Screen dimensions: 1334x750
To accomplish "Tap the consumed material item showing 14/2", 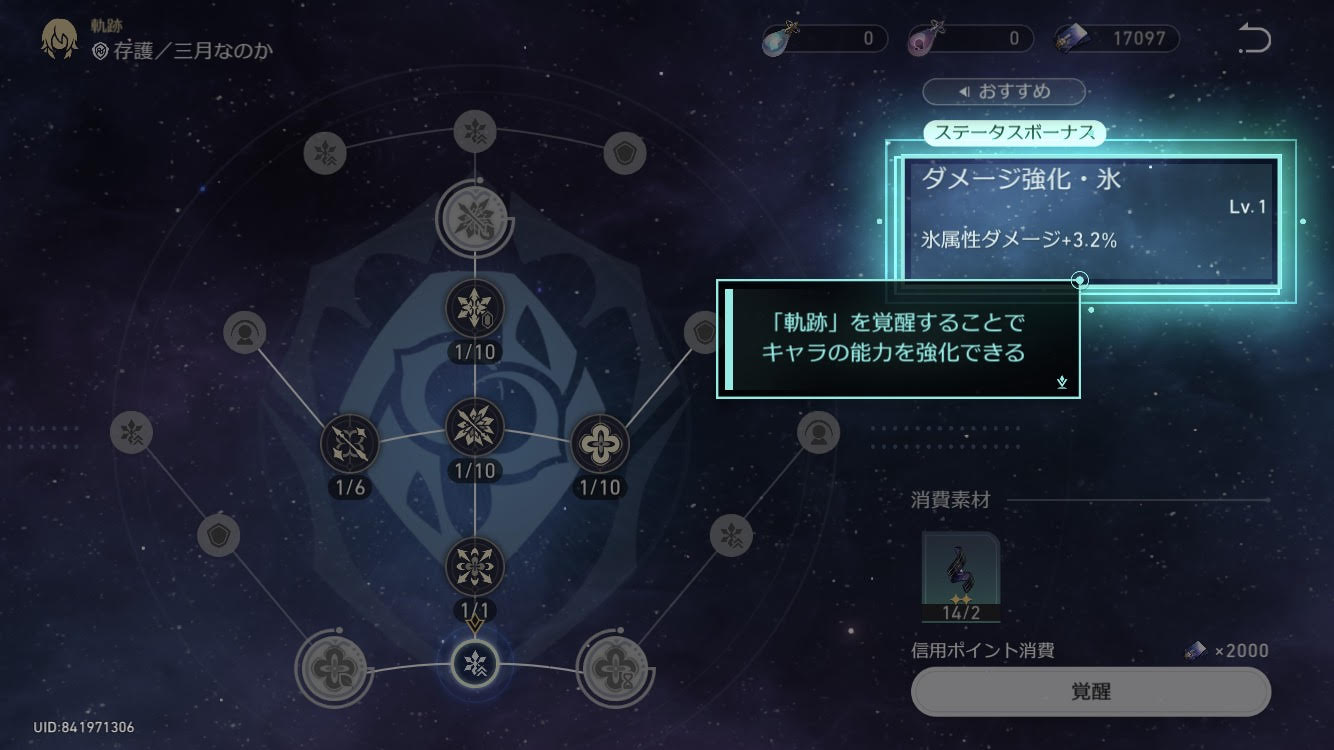I will 960,577.
